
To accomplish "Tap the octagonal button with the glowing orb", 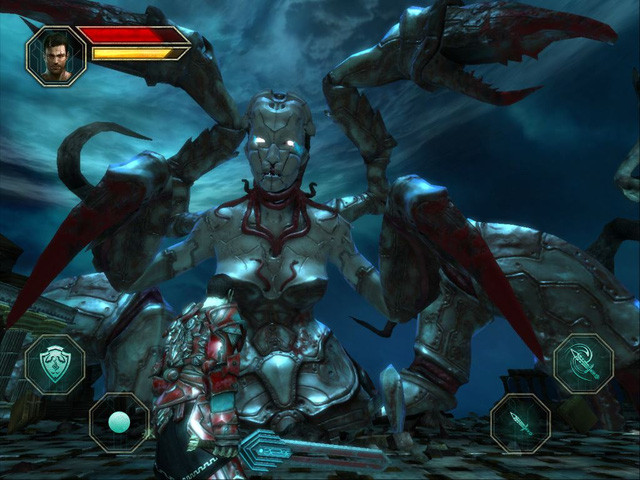I will point(119,422).
